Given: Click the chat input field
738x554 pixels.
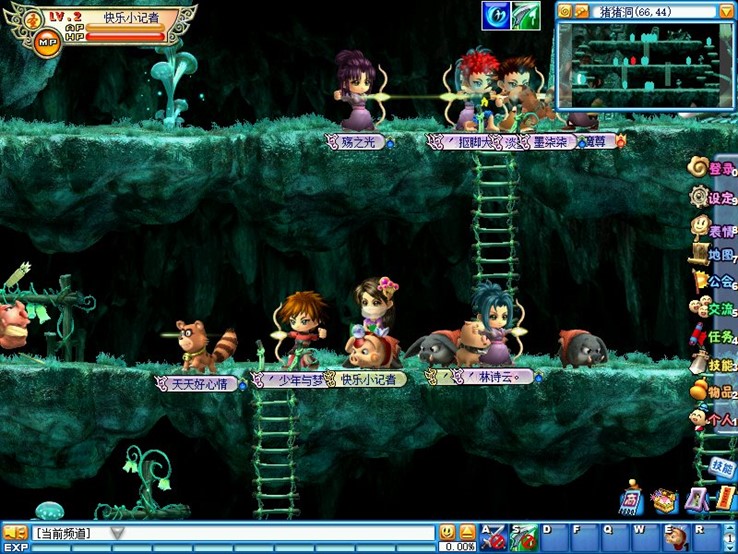Looking at the screenshot, I should pyautogui.click(x=280, y=533).
